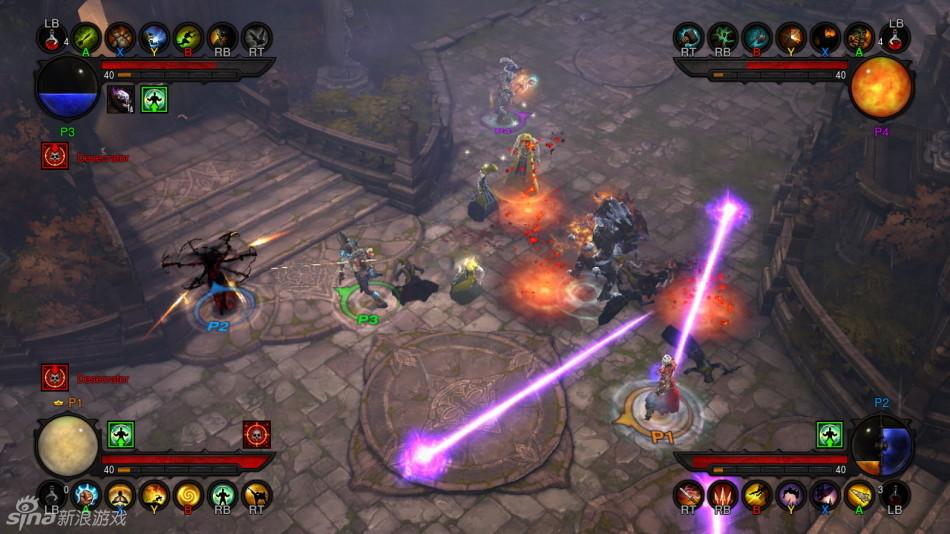950x534 pixels.
Task: Select the purple creature buff under P3's bar
Action: [121, 98]
